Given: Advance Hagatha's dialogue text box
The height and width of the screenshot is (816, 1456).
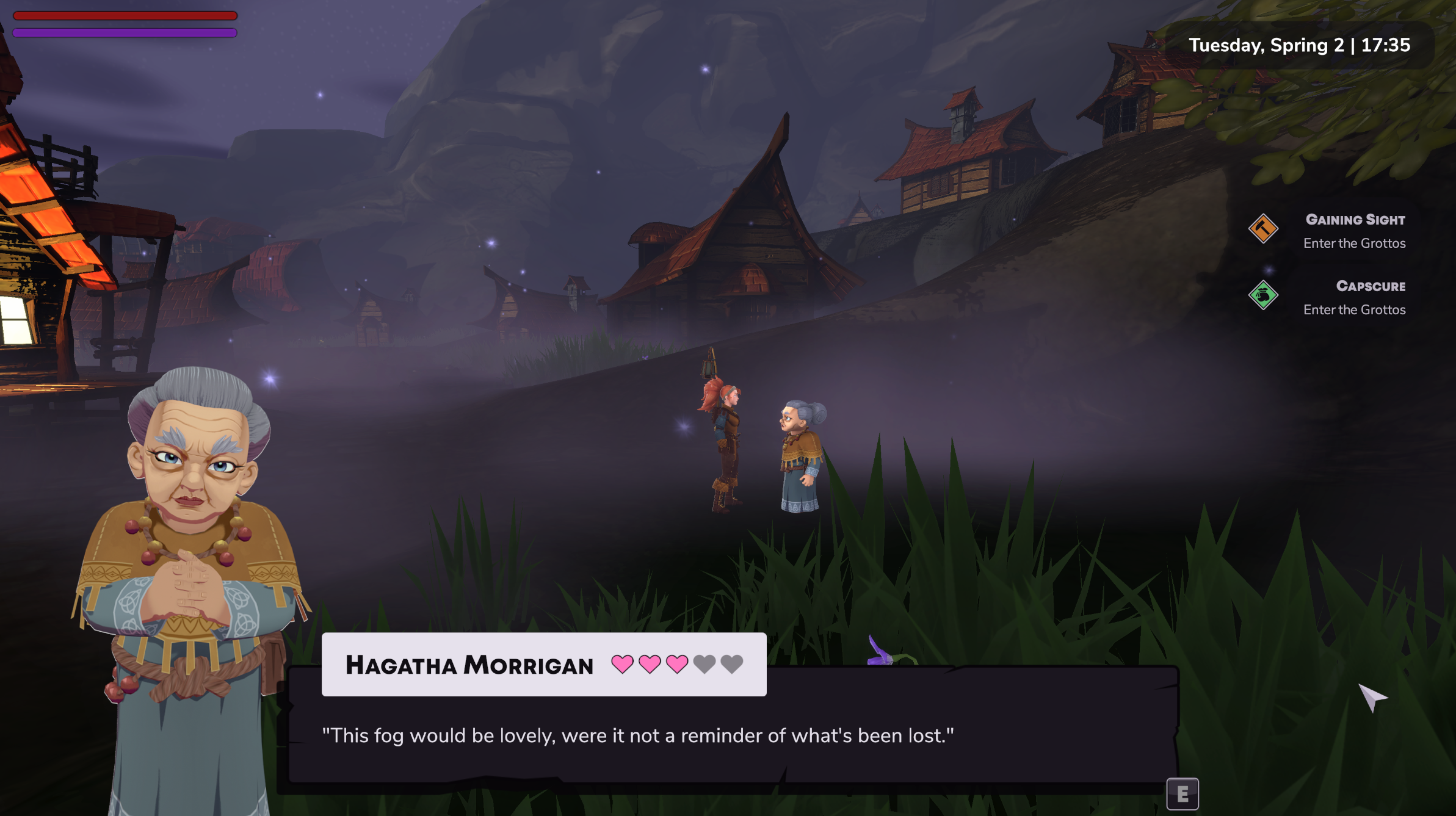Looking at the screenshot, I should 1182,794.
